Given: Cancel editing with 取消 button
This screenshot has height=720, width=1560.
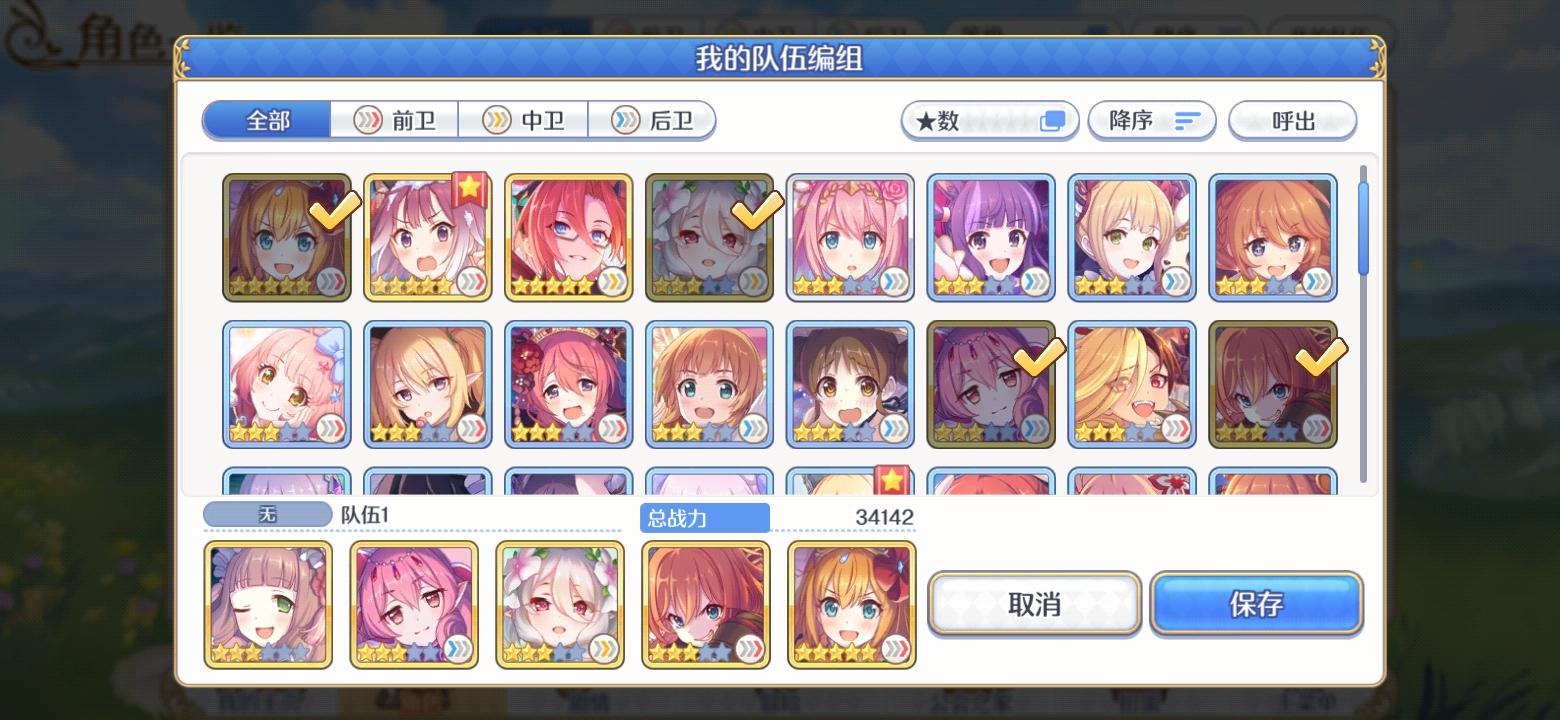Looking at the screenshot, I should [1034, 603].
